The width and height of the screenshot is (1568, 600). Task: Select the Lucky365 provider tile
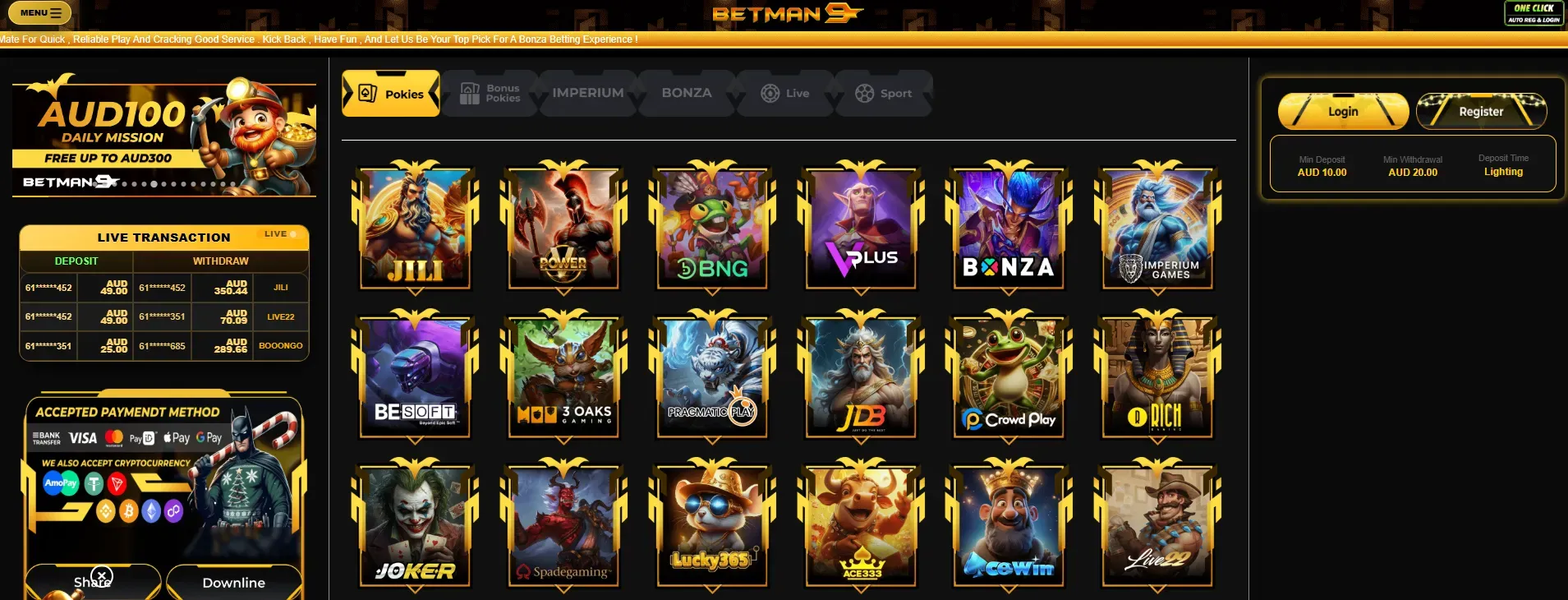[712, 526]
